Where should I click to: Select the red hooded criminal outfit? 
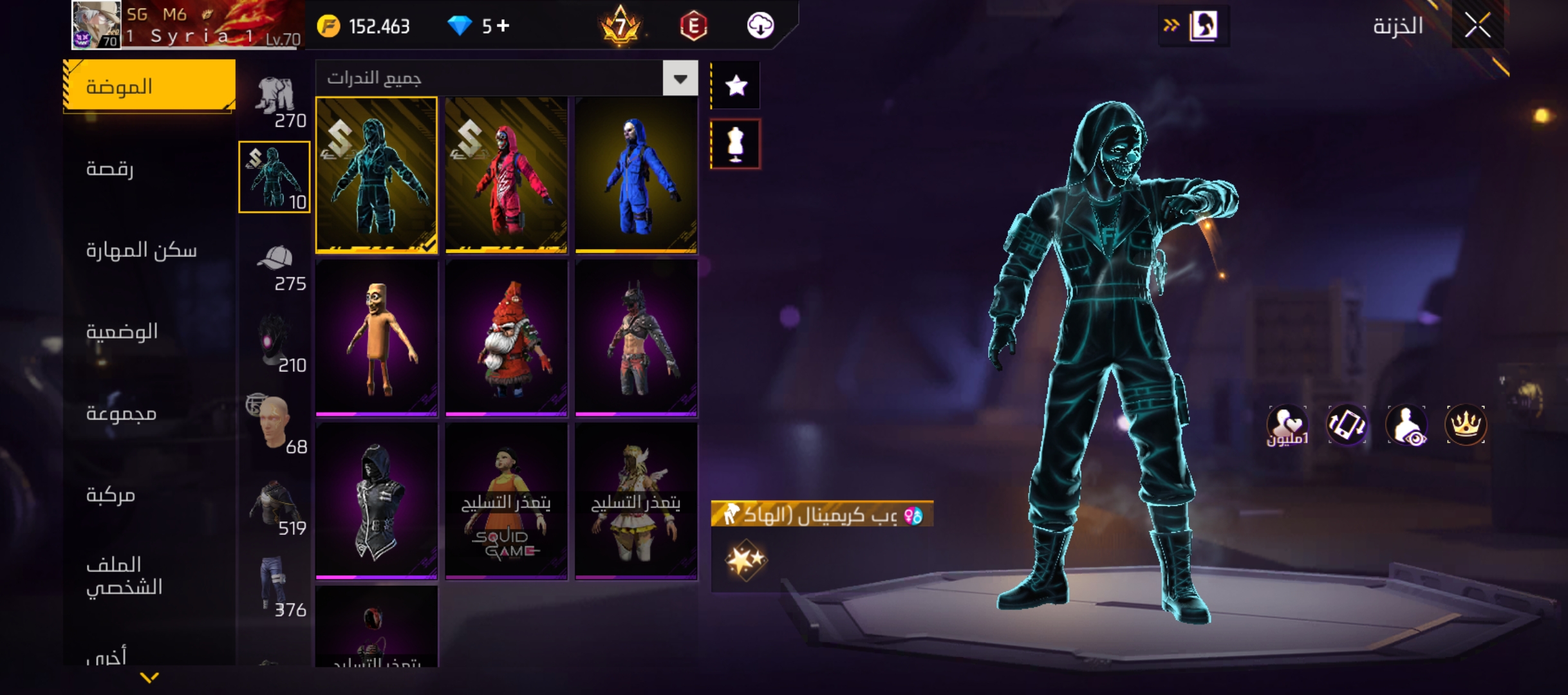point(506,175)
